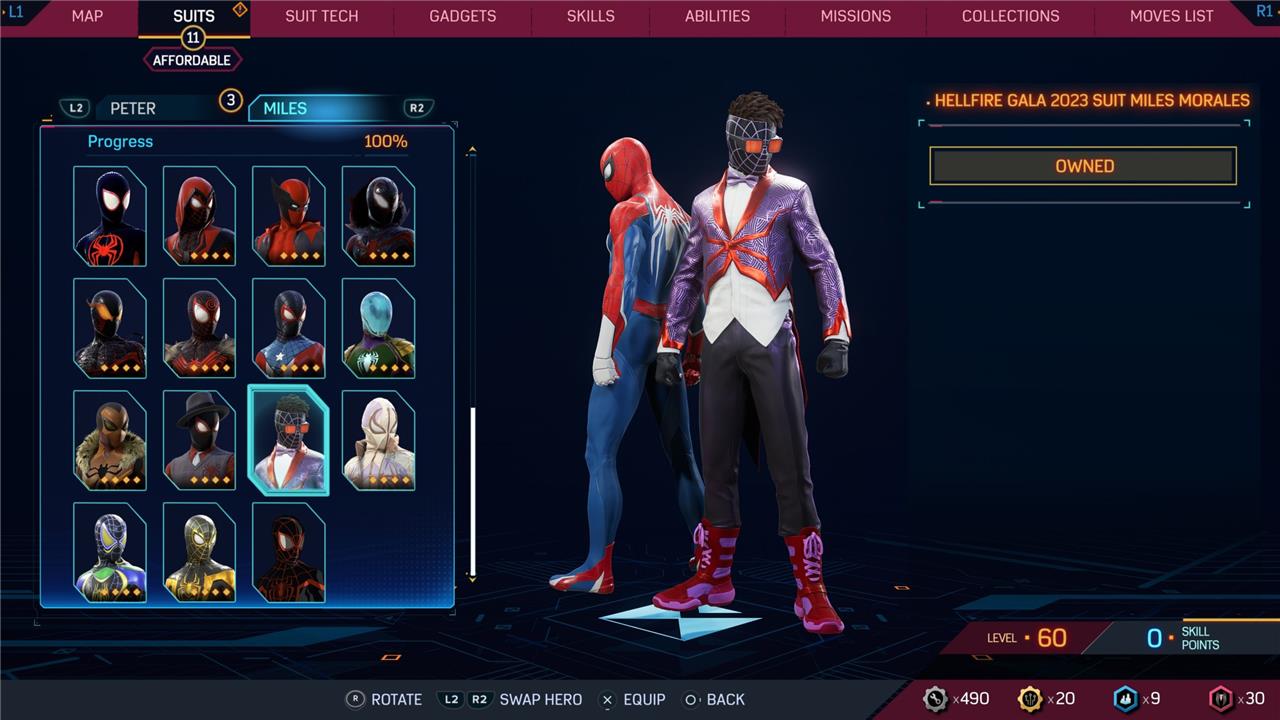The image size is (1280, 720).
Task: Open the Map tab
Action: click(87, 16)
